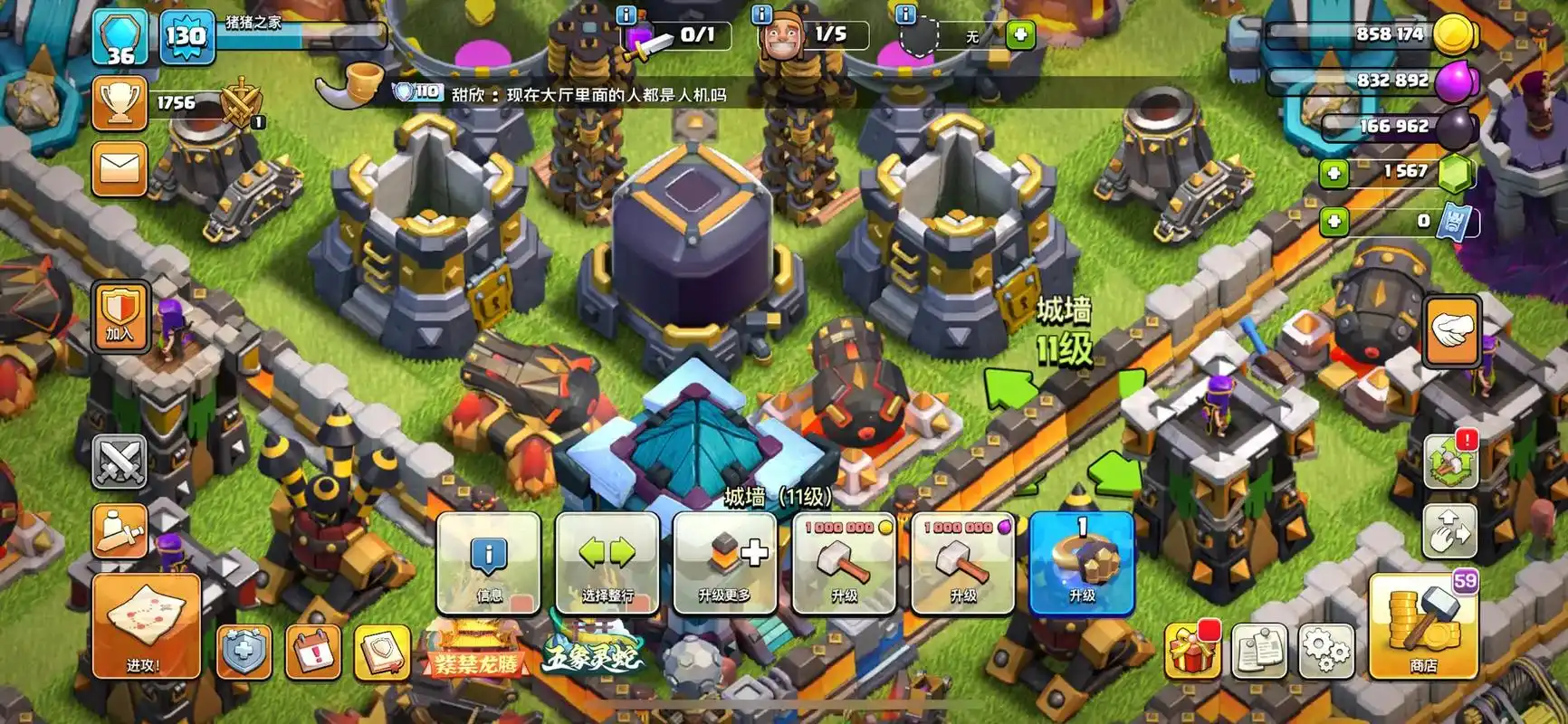Open the clipboard notes icon
Image resolution: width=1568 pixels, height=724 pixels.
pyautogui.click(x=1259, y=650)
